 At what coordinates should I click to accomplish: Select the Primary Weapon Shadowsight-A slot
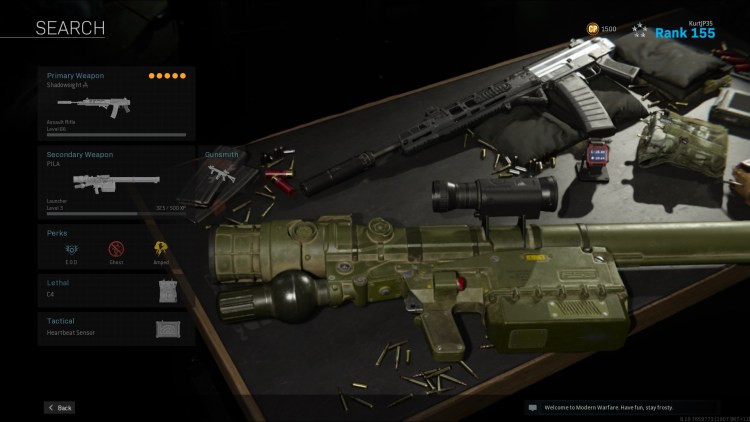116,103
